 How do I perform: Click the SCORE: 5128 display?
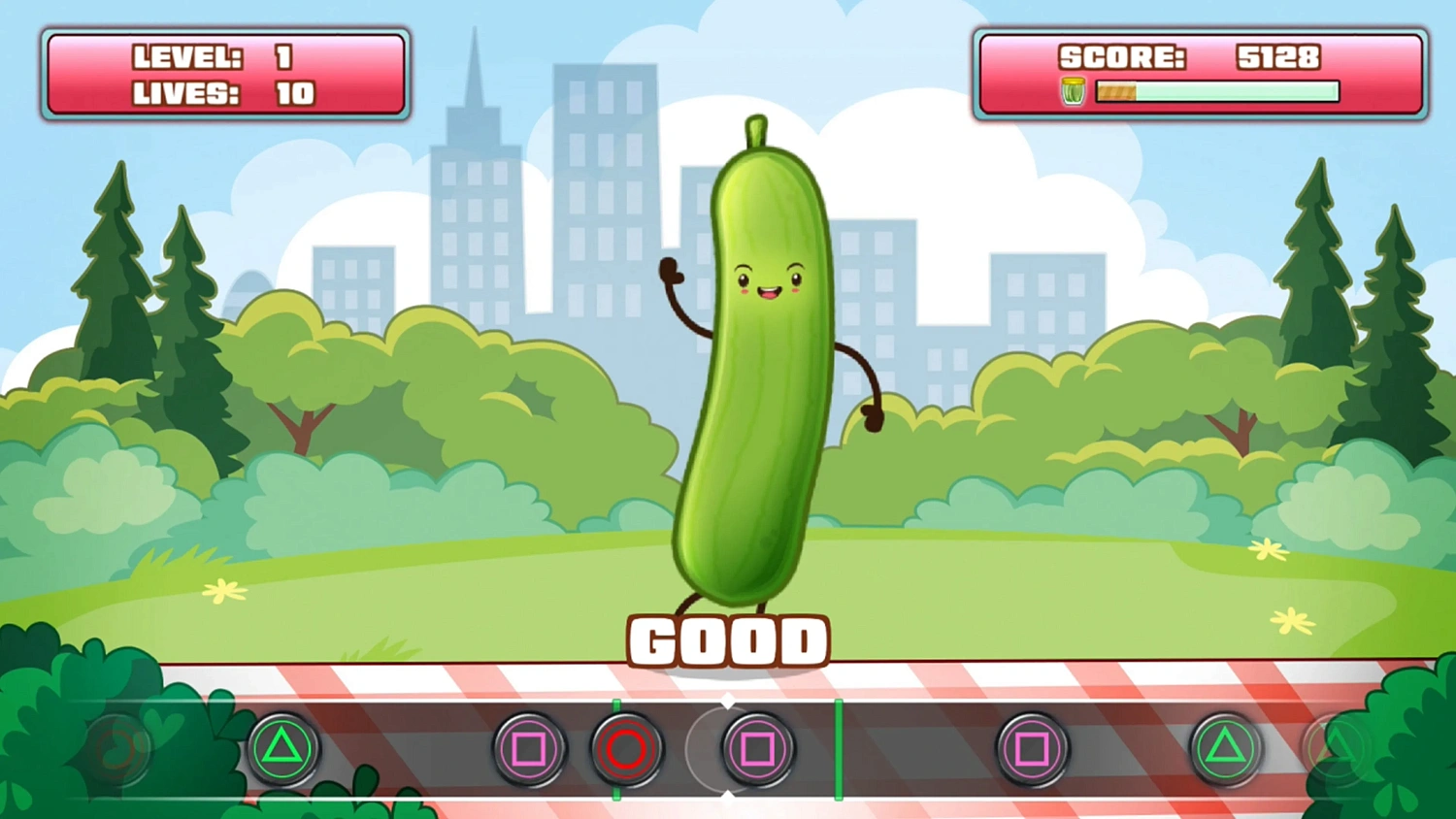click(x=1189, y=57)
